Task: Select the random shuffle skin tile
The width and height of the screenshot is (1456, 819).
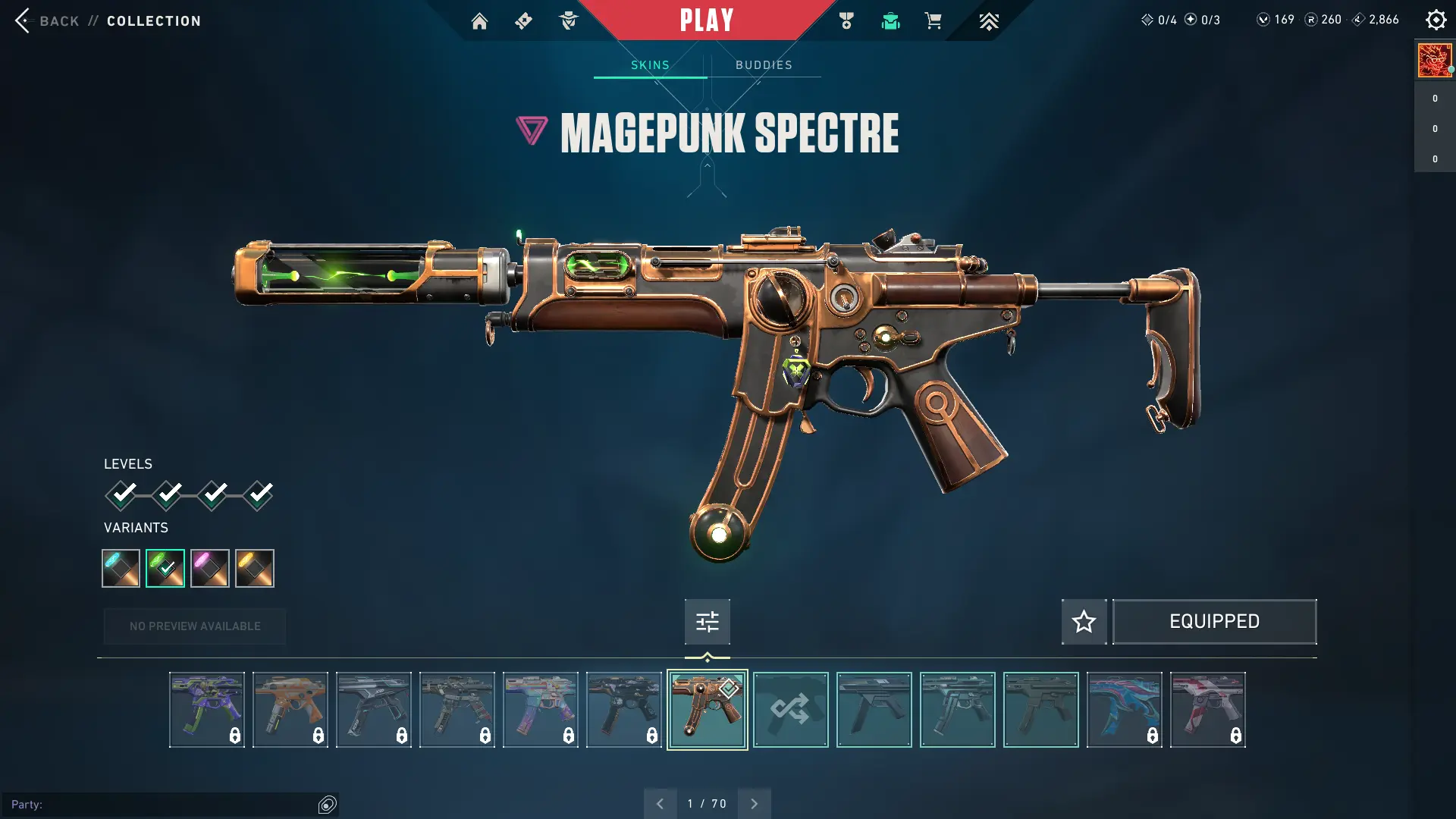Action: [790, 710]
